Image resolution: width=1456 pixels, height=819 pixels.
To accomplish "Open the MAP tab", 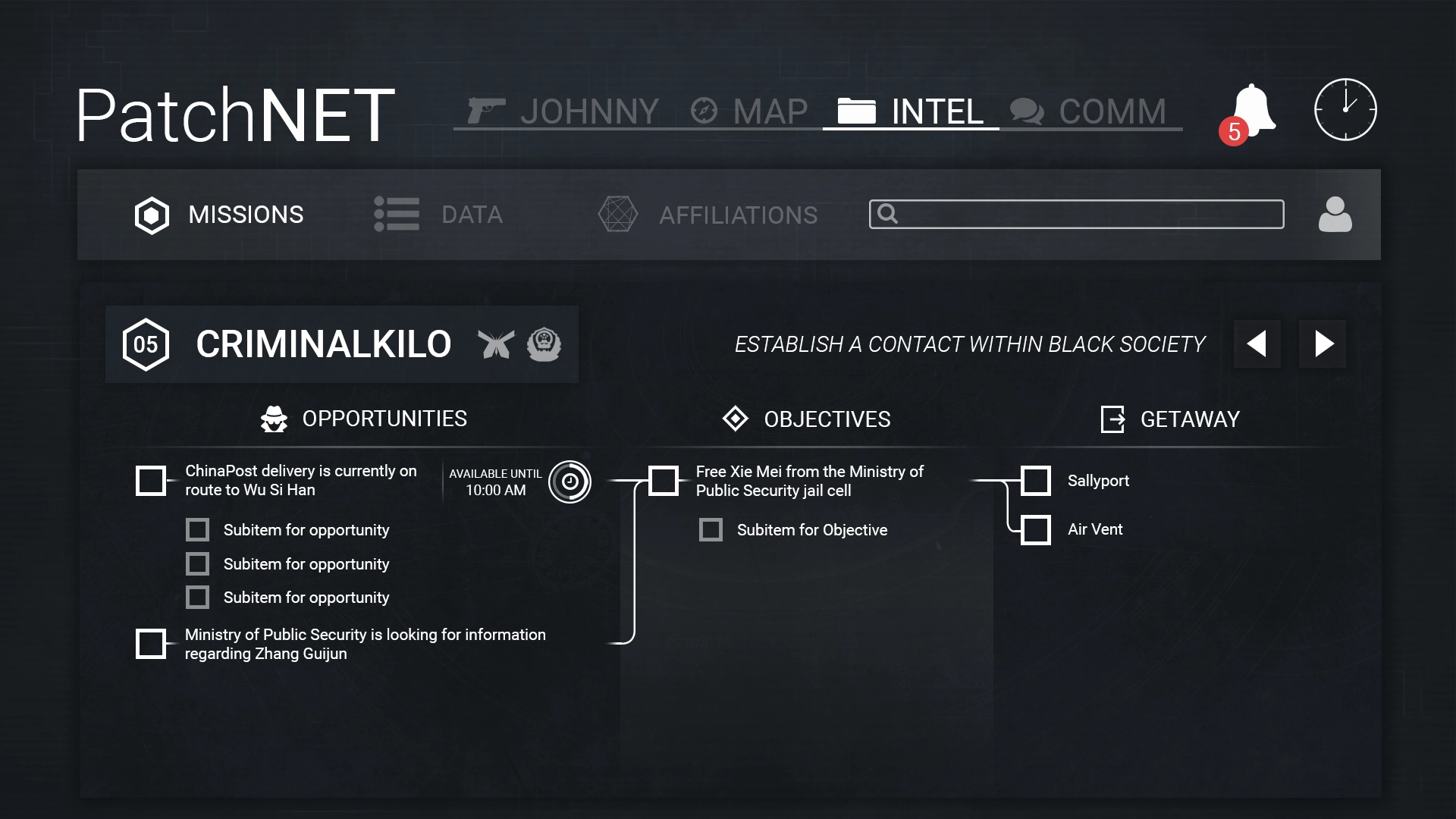I will (749, 111).
